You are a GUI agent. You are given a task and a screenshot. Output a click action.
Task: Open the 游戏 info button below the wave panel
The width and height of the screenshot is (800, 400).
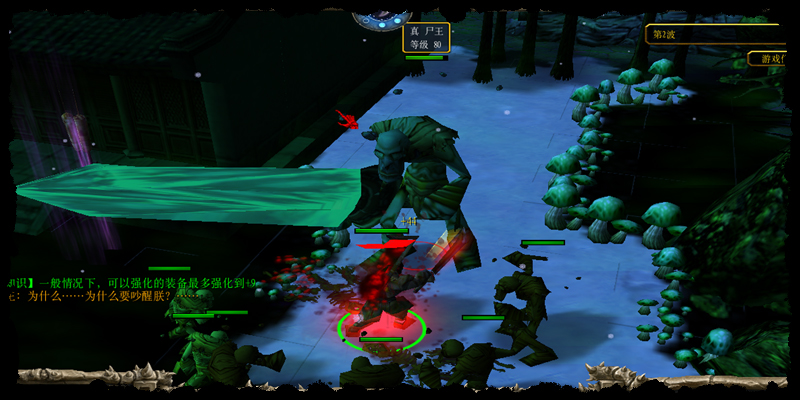[773, 59]
